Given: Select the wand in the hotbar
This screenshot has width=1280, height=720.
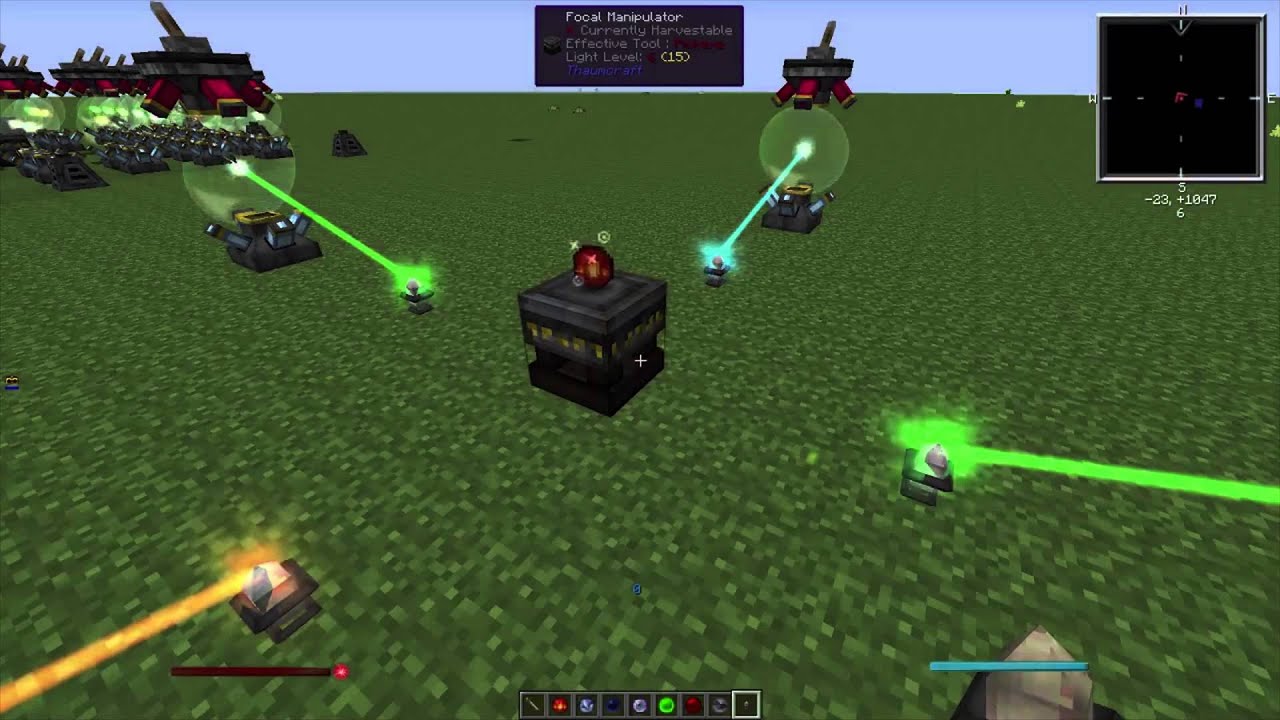Looking at the screenshot, I should [533, 705].
